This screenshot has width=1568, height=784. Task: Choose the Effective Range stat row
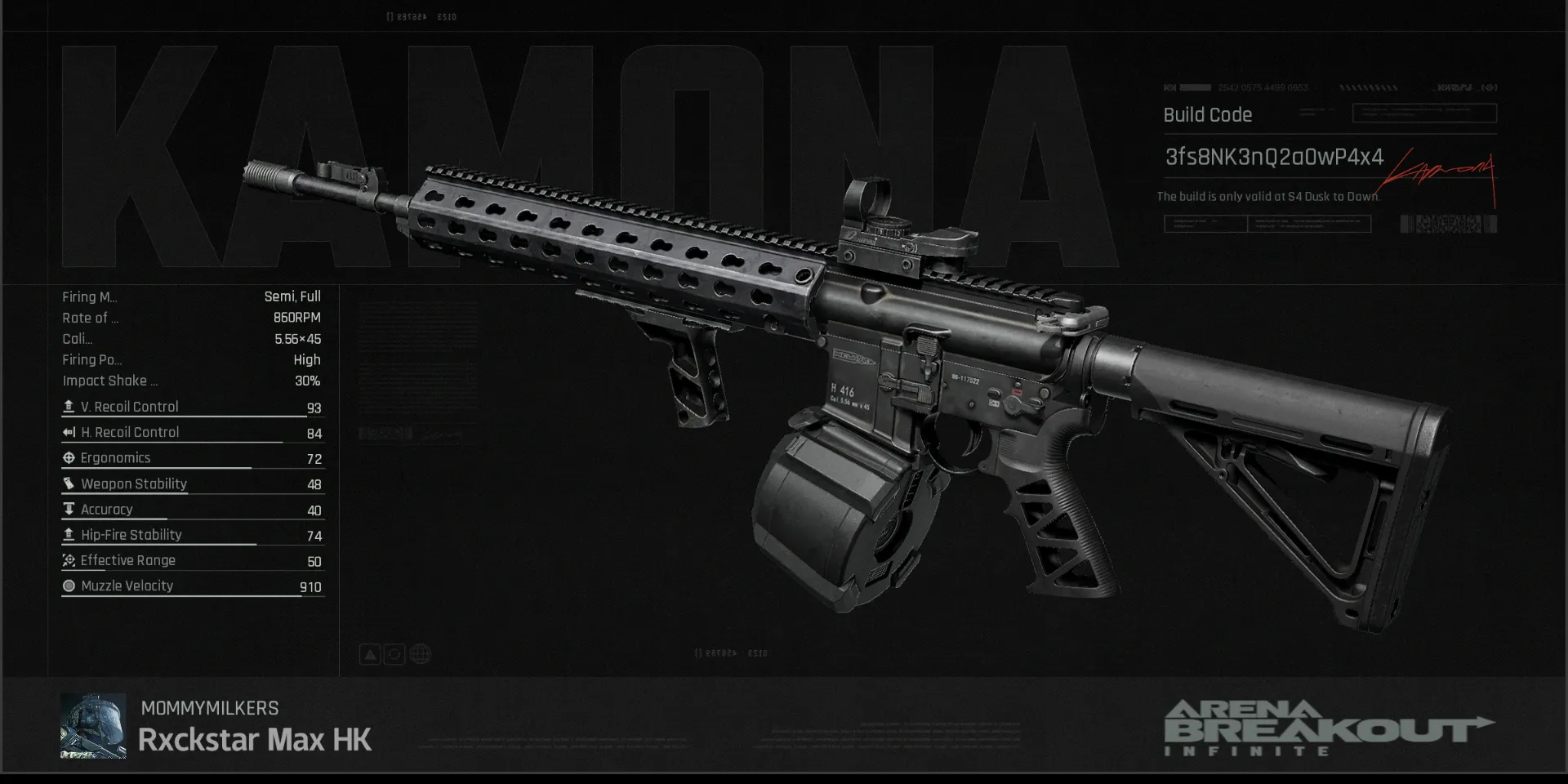click(192, 561)
